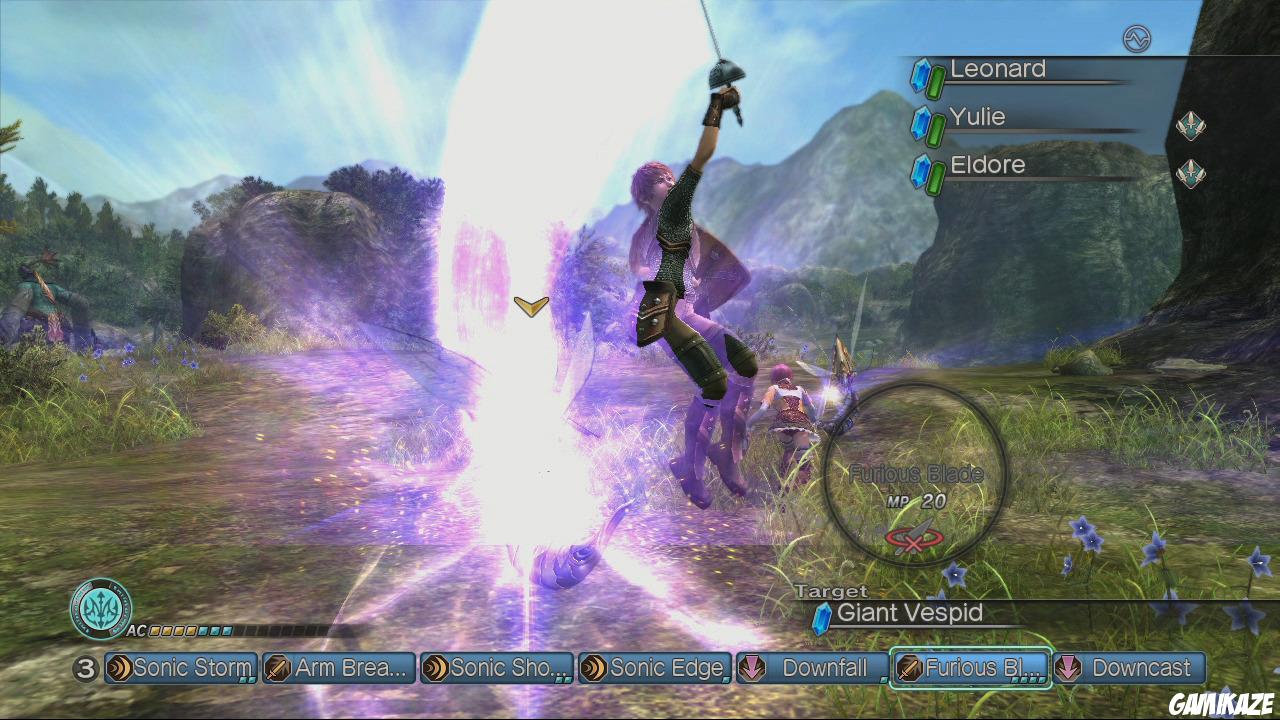This screenshot has height=720, width=1280.
Task: Select the Sonic Shot skill
Action: coord(497,668)
